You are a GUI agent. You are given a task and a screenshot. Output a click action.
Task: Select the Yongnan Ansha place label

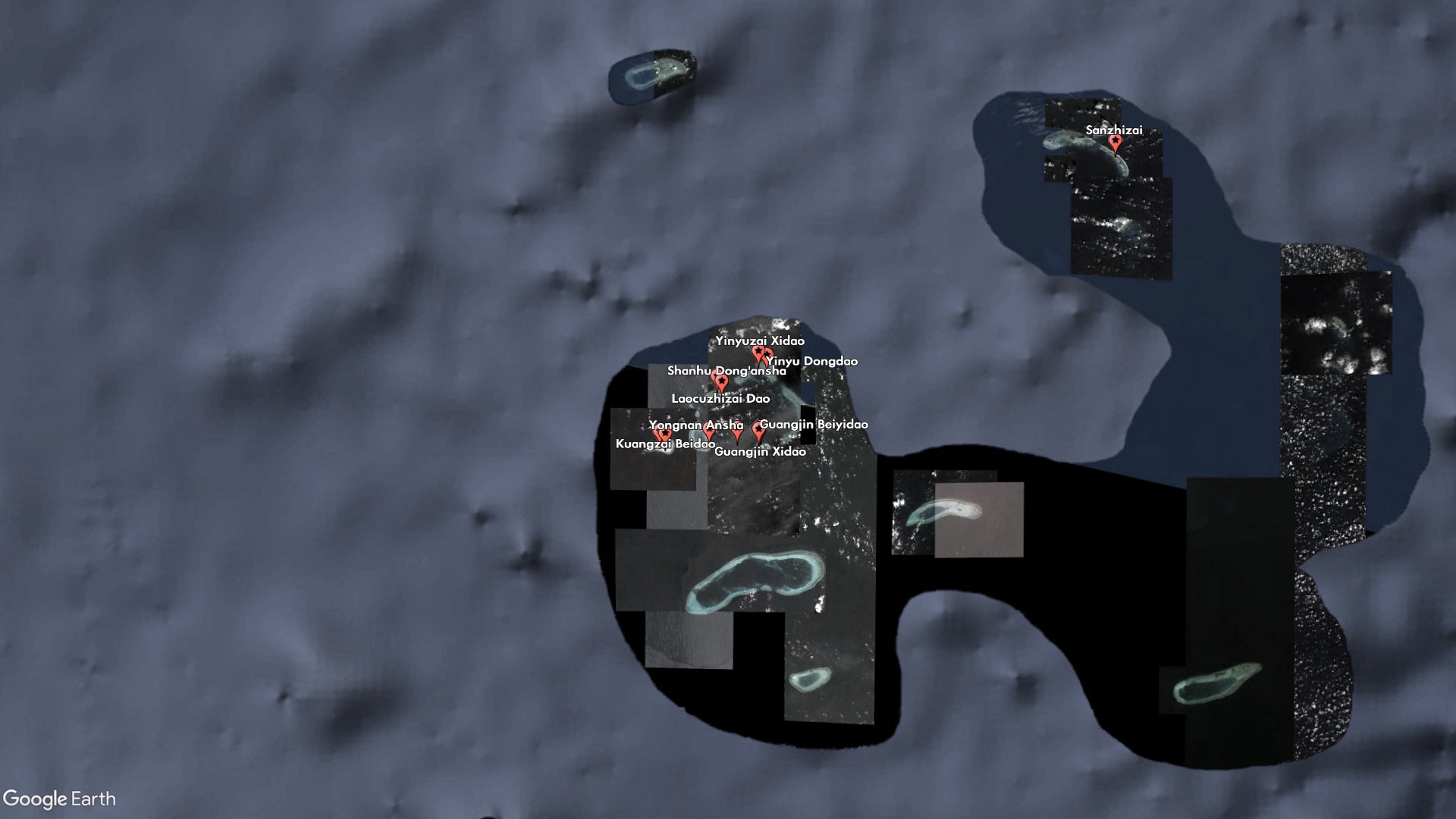695,425
